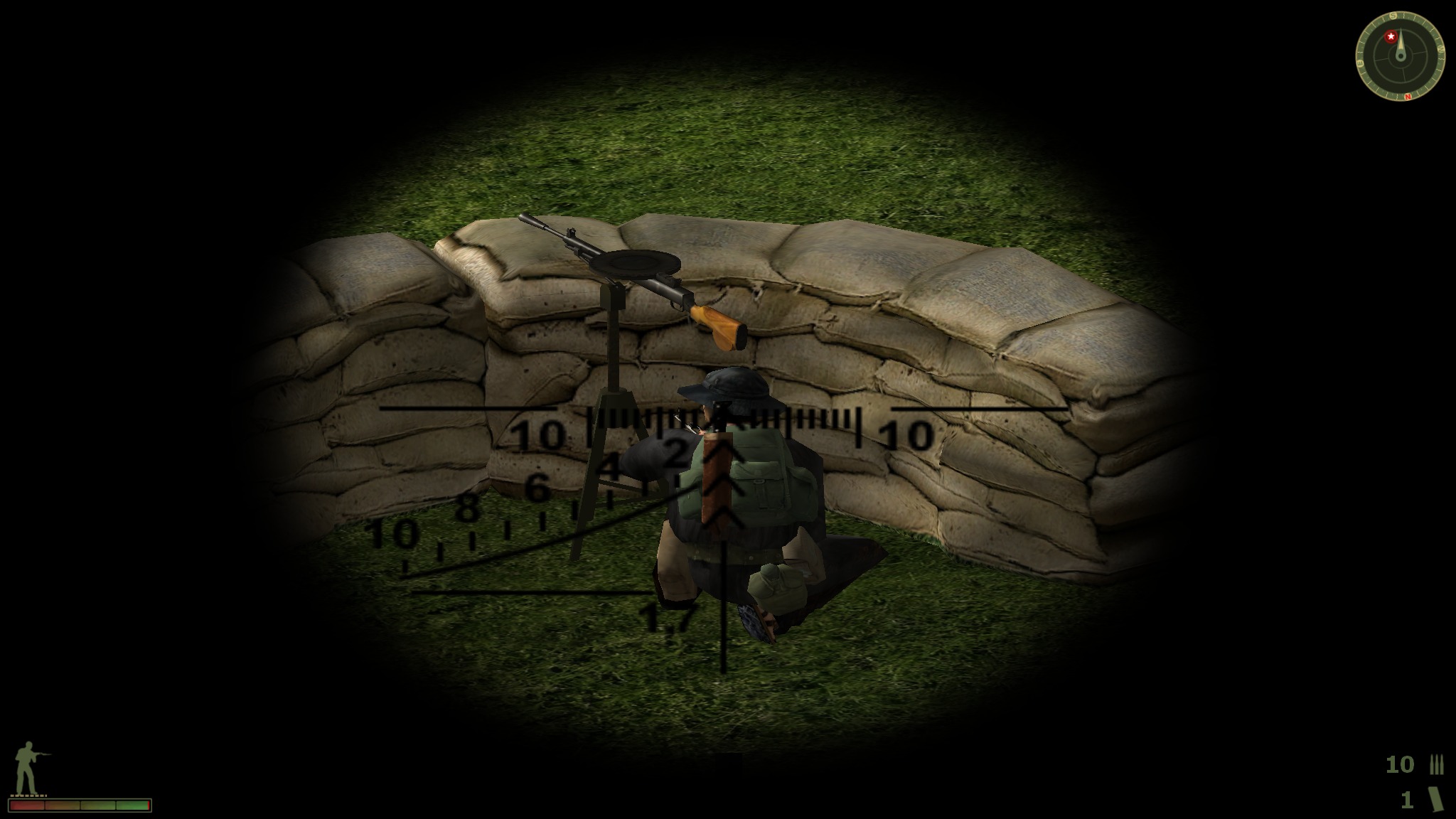Click the red segment of the health bar
Screen dimensions: 1456x819
(x=27, y=806)
